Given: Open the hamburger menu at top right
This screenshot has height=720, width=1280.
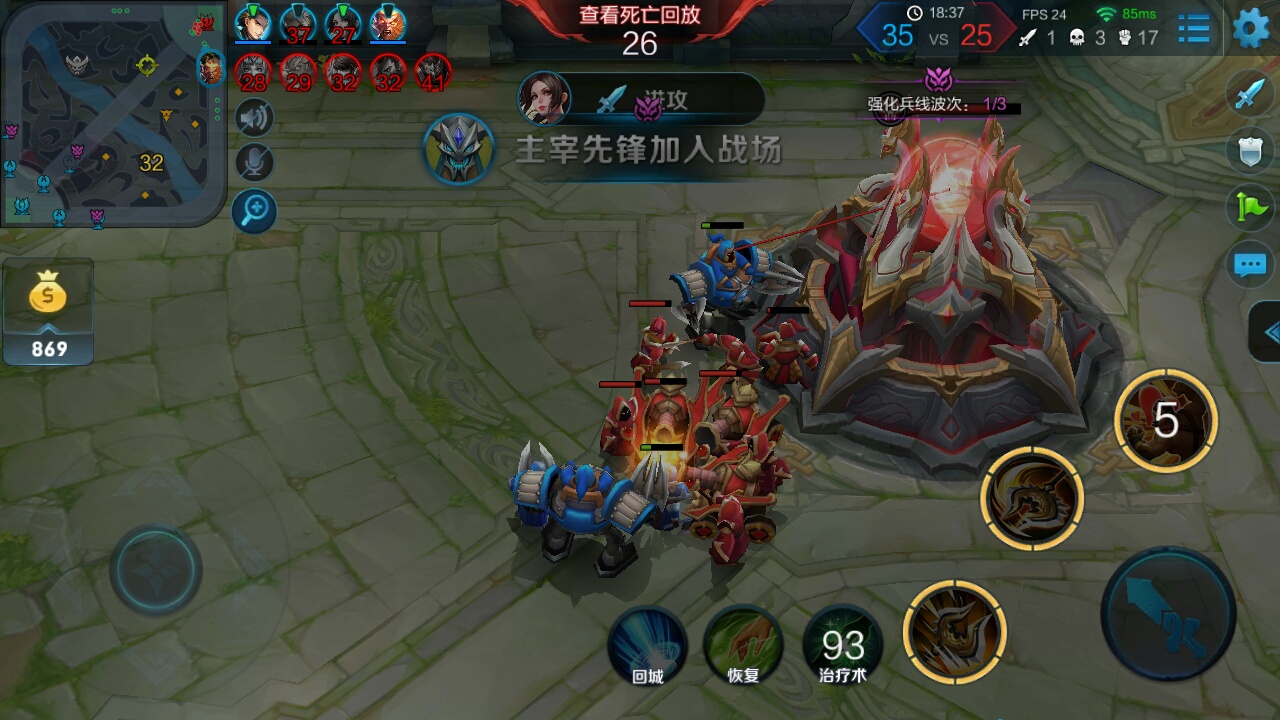Looking at the screenshot, I should click(1192, 30).
